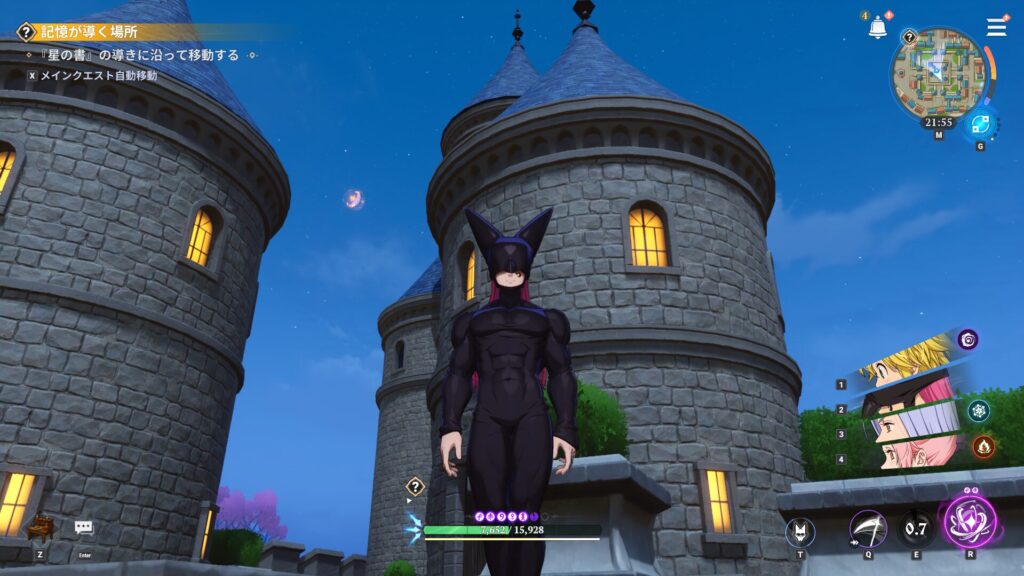Image resolution: width=1024 pixels, height=576 pixels.
Task: Open the circular town minimap
Action: 939,72
